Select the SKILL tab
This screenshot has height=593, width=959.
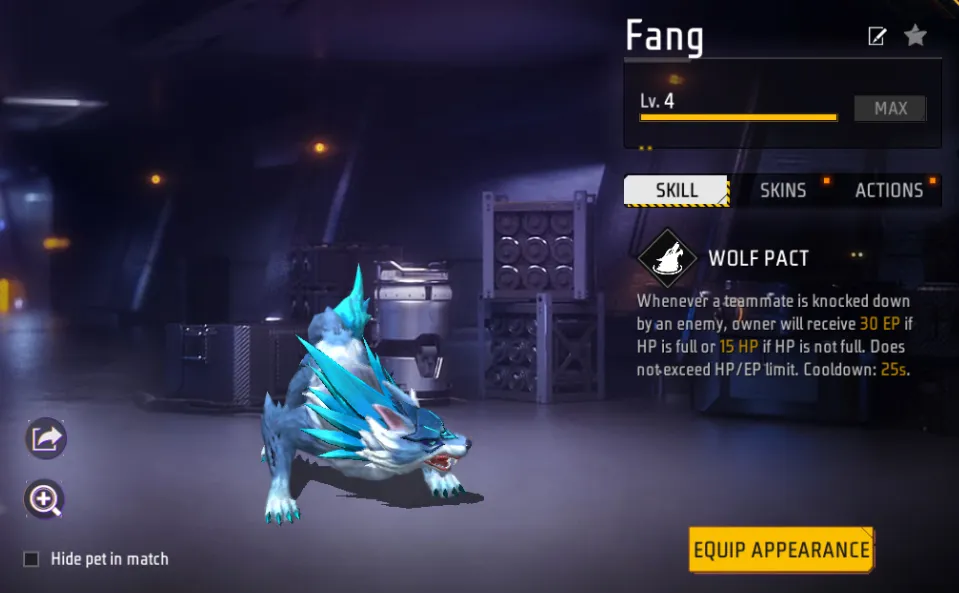(x=677, y=190)
